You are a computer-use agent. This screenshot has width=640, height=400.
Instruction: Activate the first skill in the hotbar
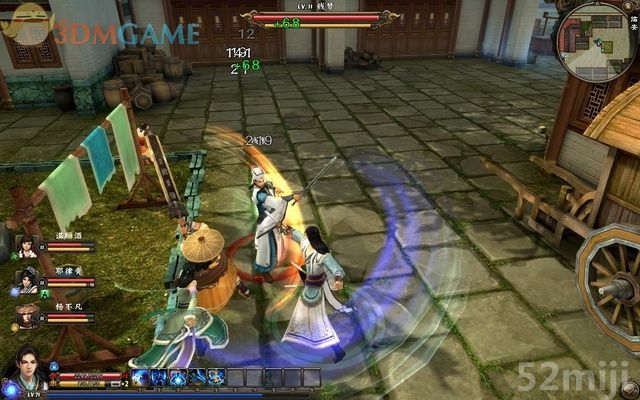tap(141, 377)
